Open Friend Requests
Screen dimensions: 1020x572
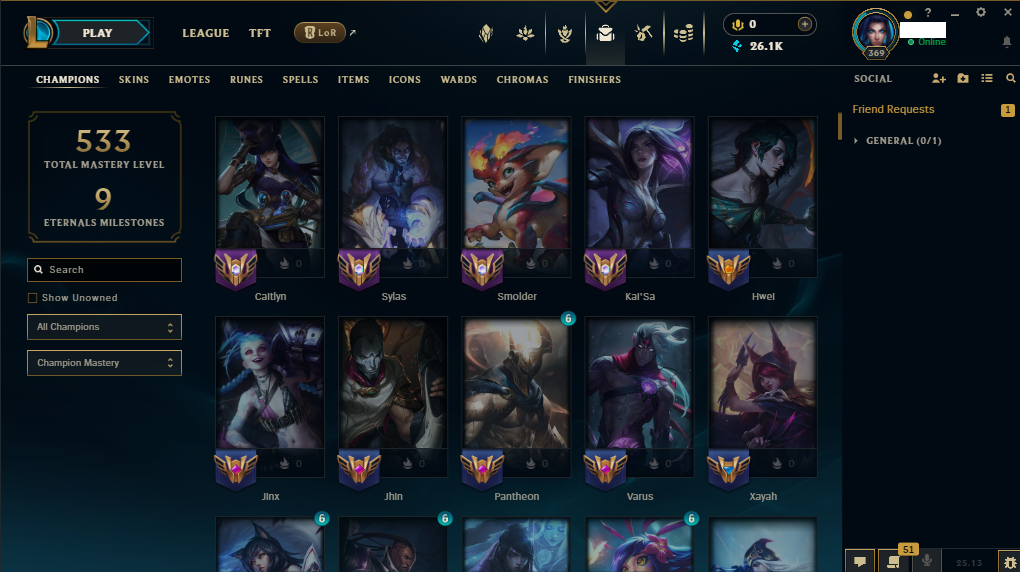tap(893, 109)
